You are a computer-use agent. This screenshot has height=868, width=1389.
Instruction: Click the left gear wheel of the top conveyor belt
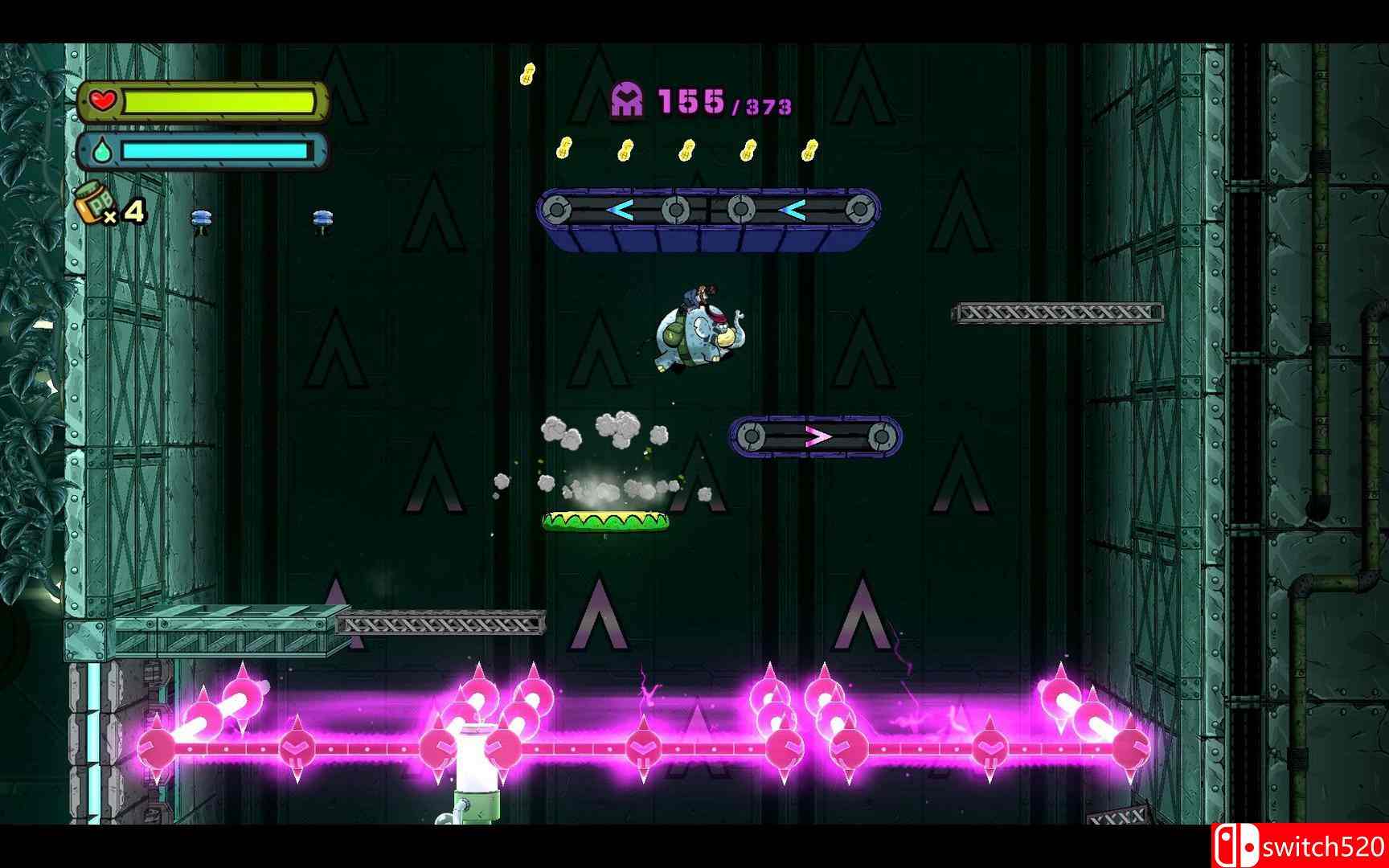[x=557, y=211]
